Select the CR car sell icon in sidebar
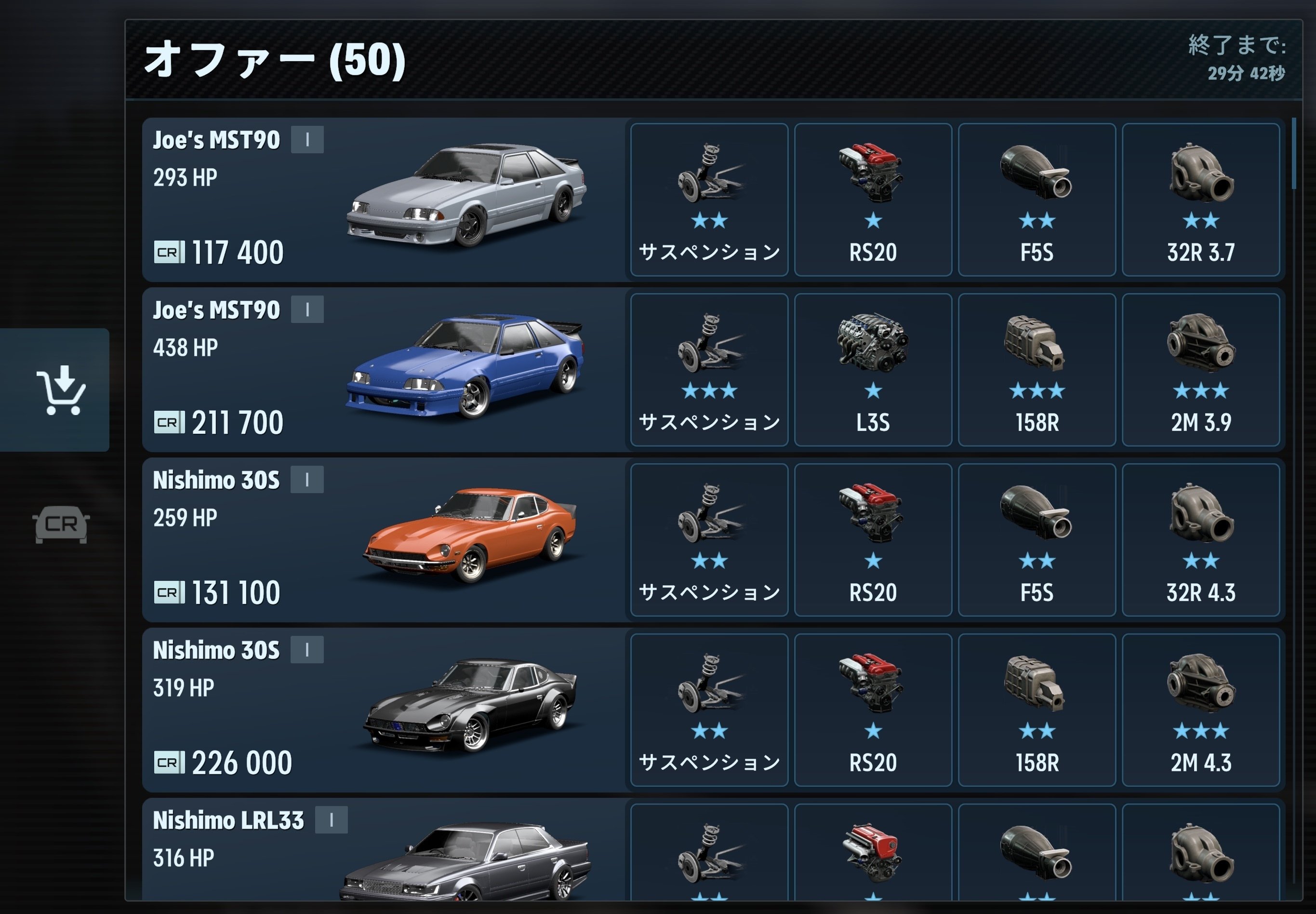 (60, 524)
